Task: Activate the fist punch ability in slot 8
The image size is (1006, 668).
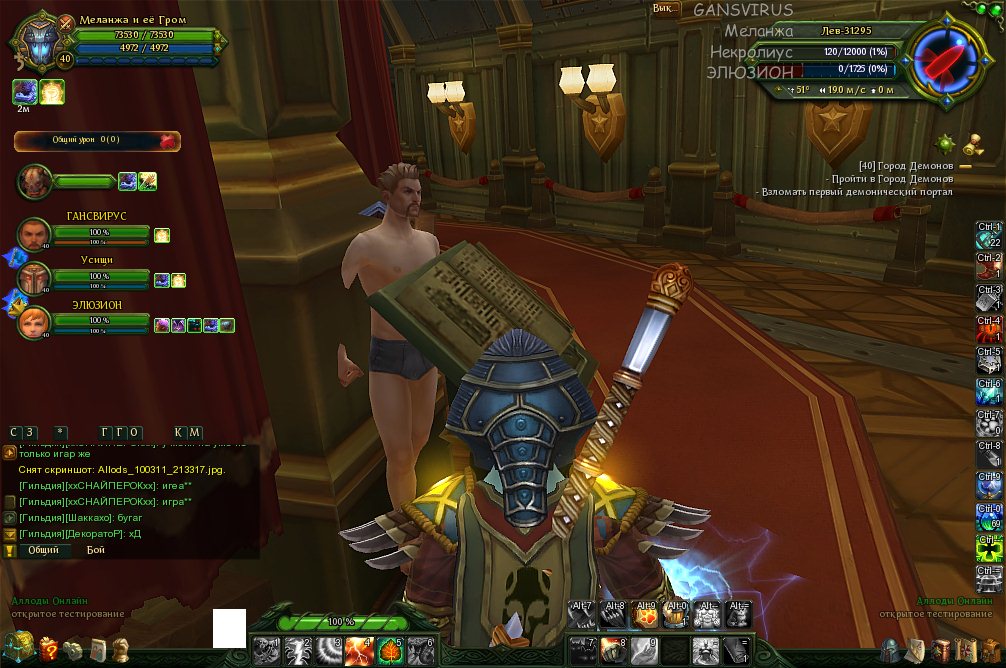Action: pos(613,651)
